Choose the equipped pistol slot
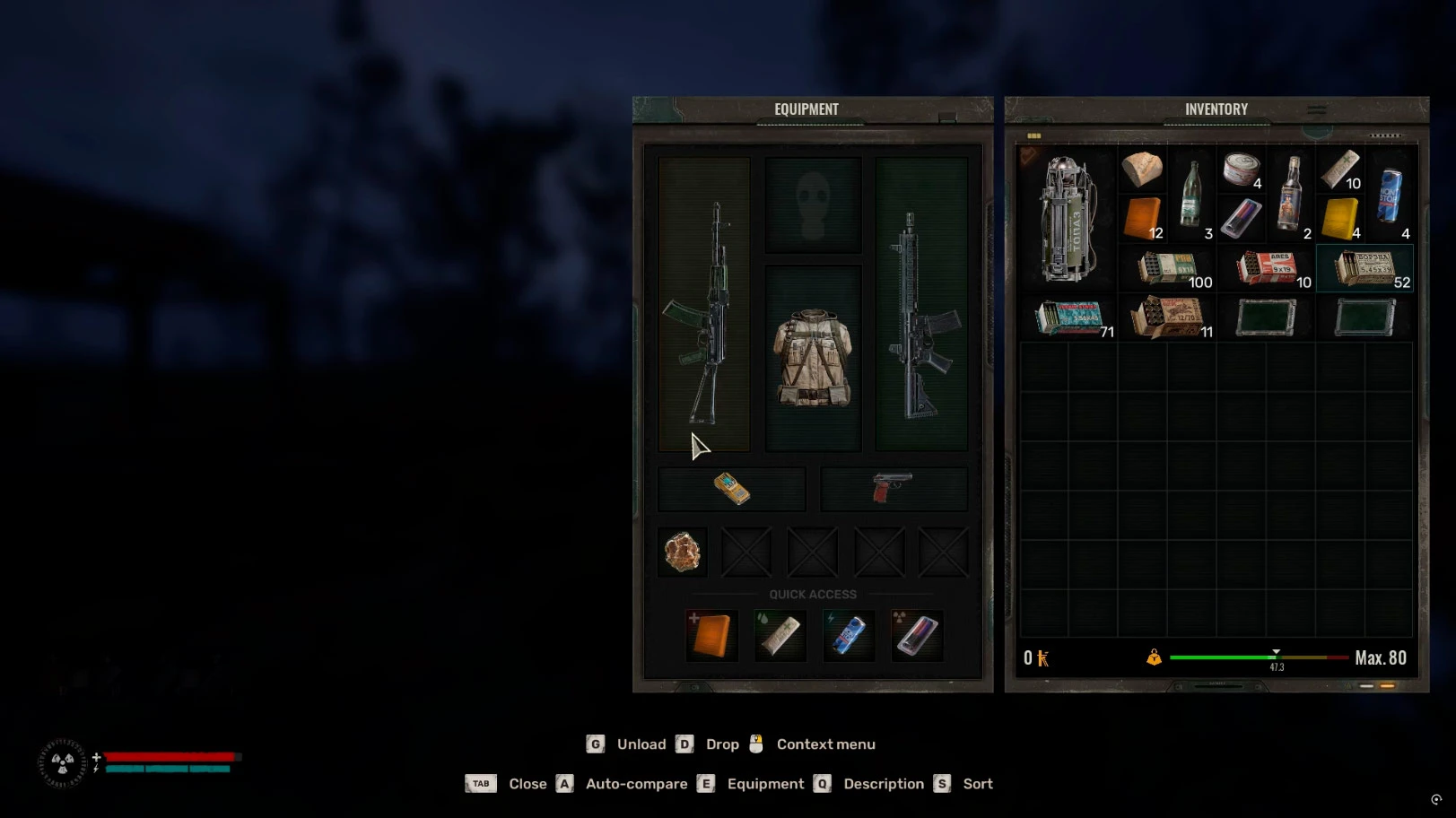 coord(894,489)
